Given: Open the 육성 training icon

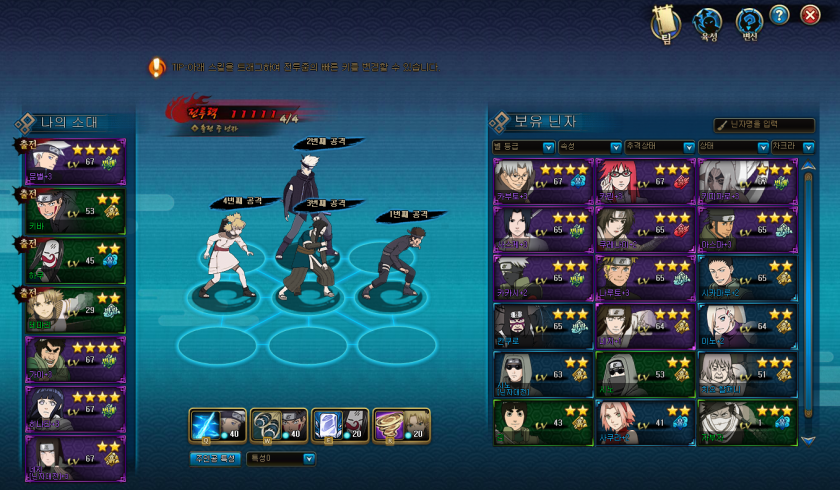Looking at the screenshot, I should point(708,22).
